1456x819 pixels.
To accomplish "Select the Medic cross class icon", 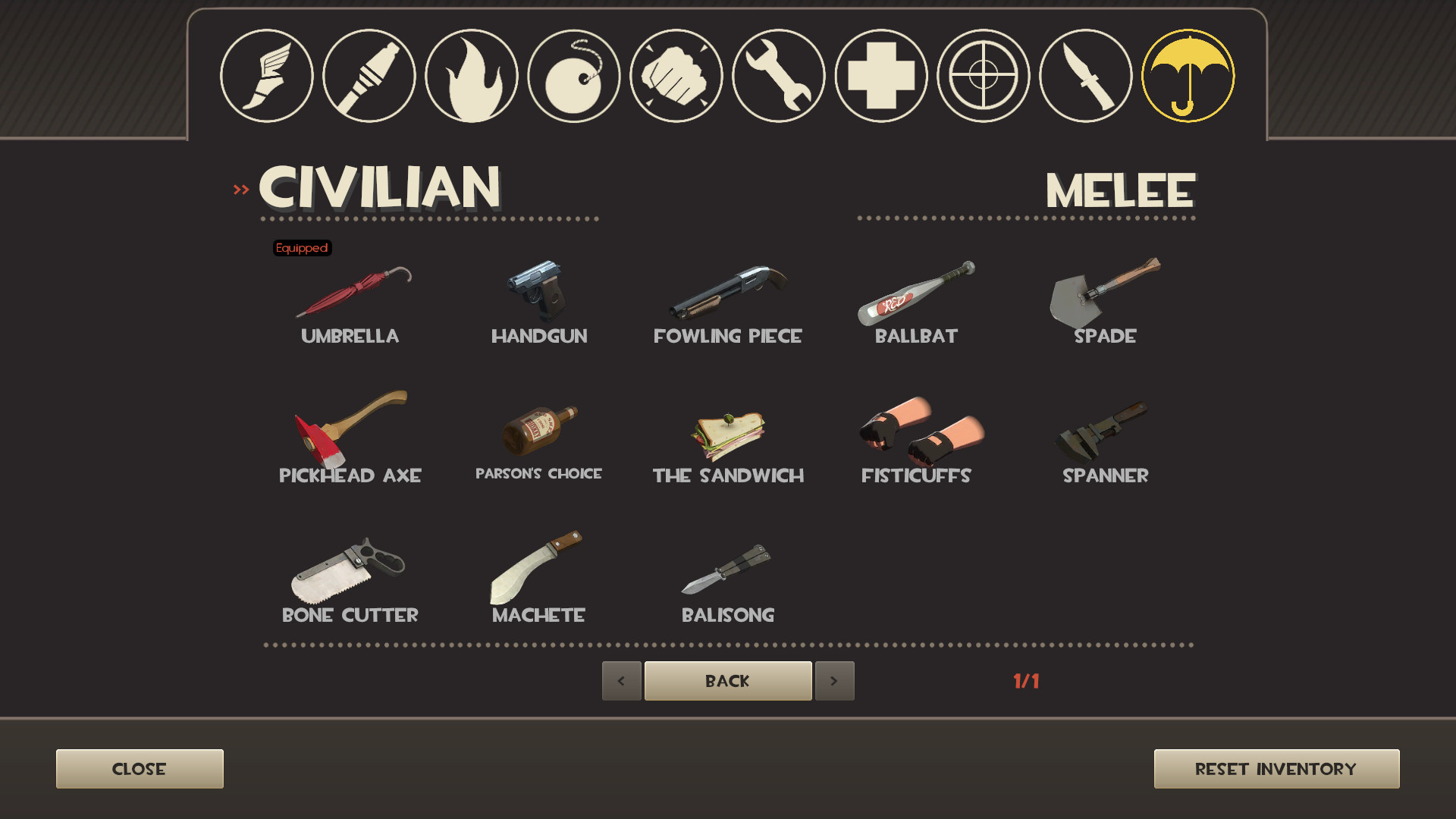I will (881, 75).
